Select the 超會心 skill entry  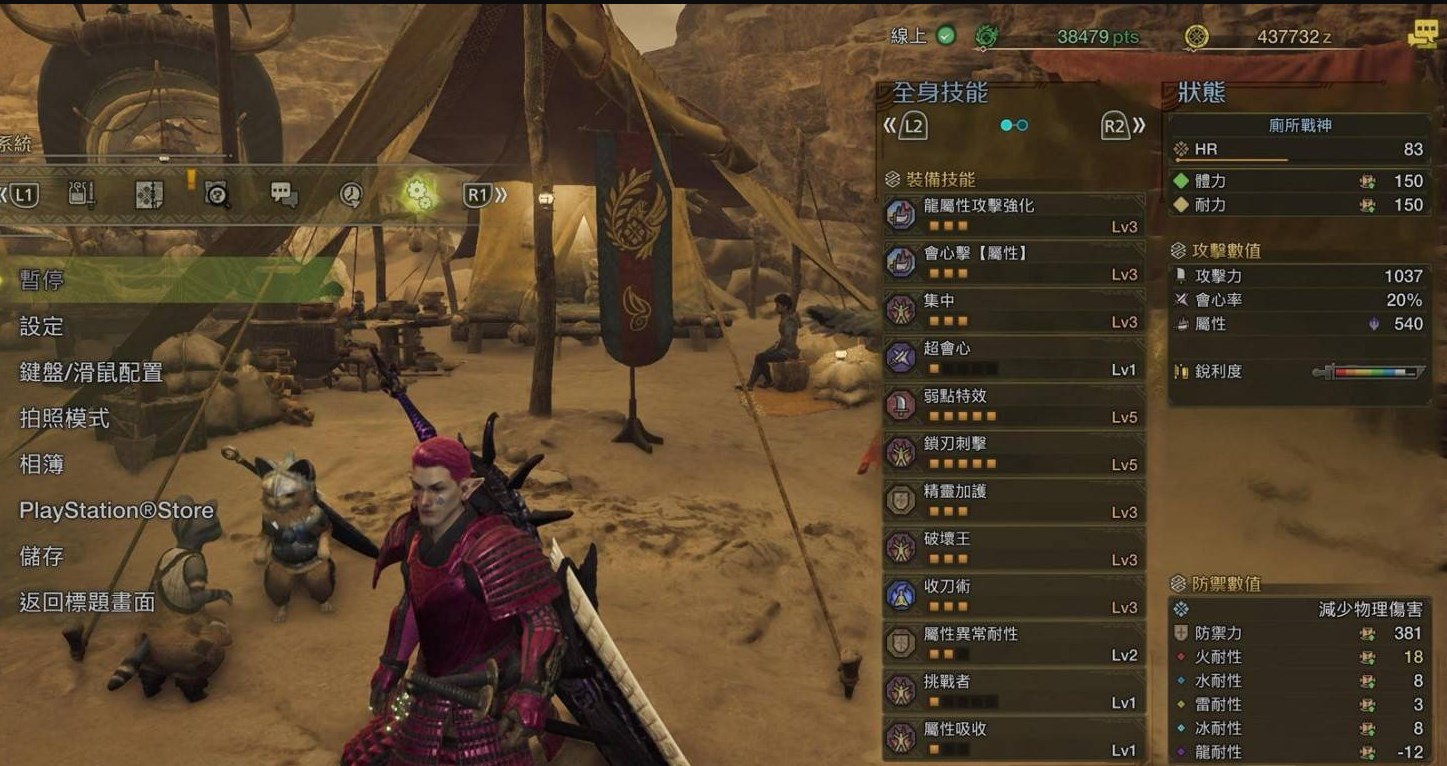click(1014, 357)
